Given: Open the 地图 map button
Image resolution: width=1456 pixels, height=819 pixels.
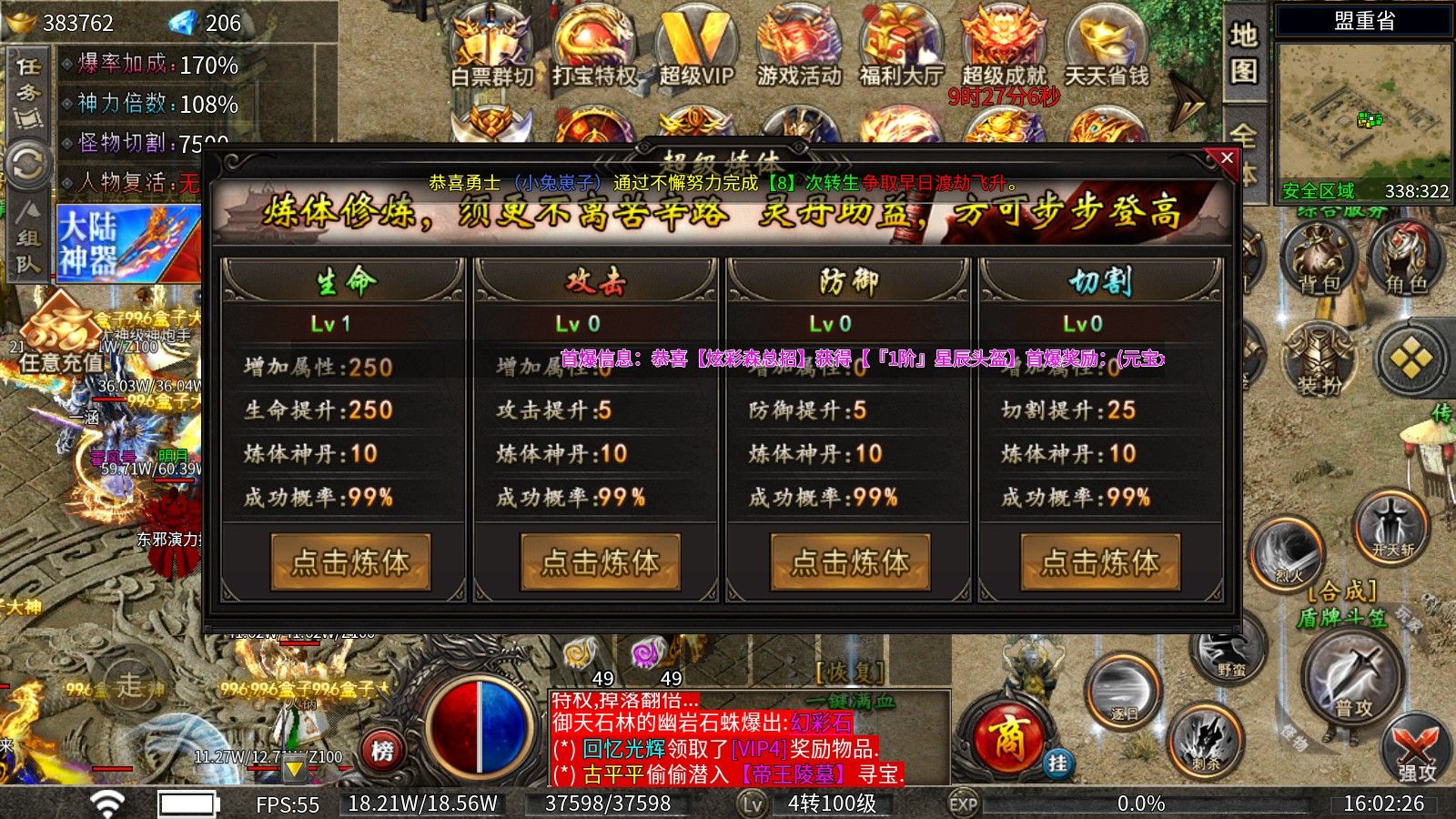Looking at the screenshot, I should (x=1244, y=53).
